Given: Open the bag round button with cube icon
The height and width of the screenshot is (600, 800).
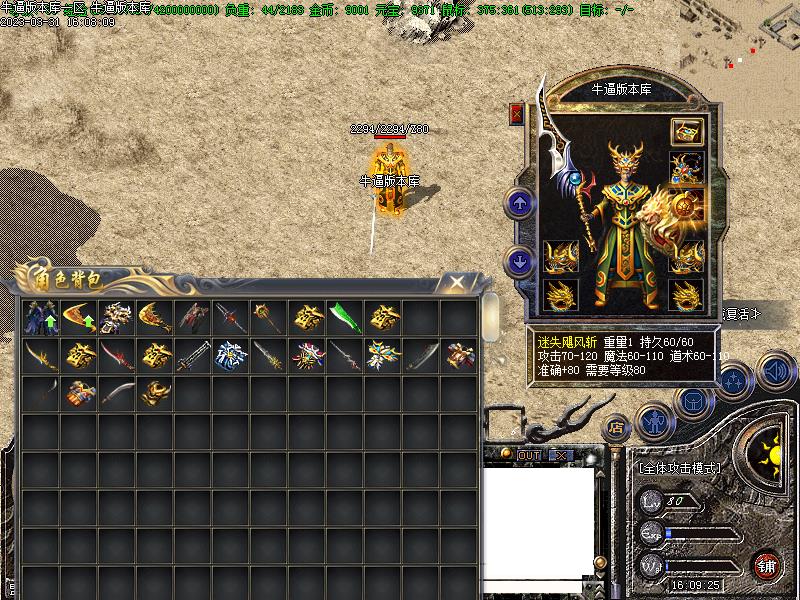Looking at the screenshot, I should (694, 402).
